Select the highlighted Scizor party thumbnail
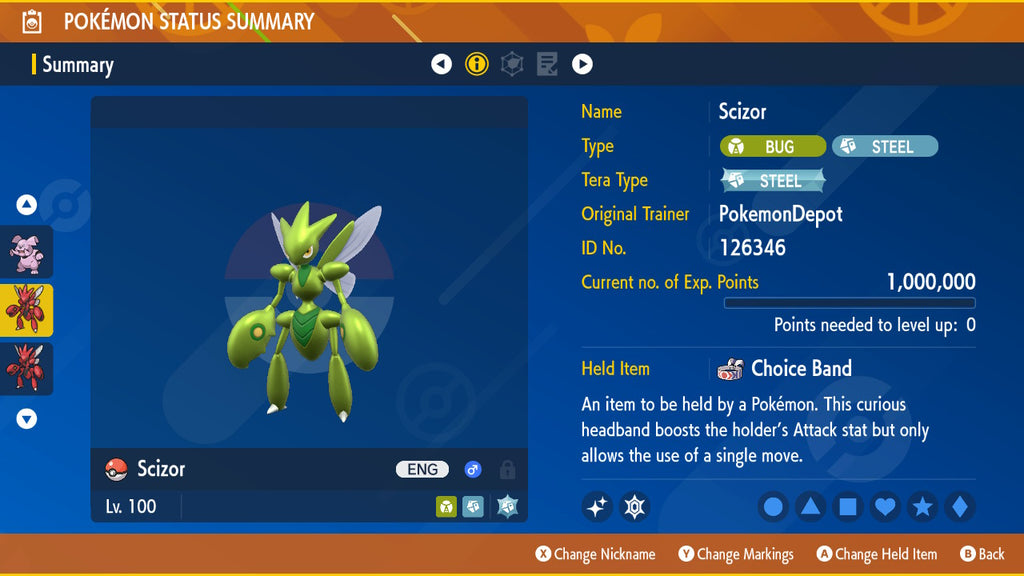This screenshot has width=1024, height=576. coord(27,310)
